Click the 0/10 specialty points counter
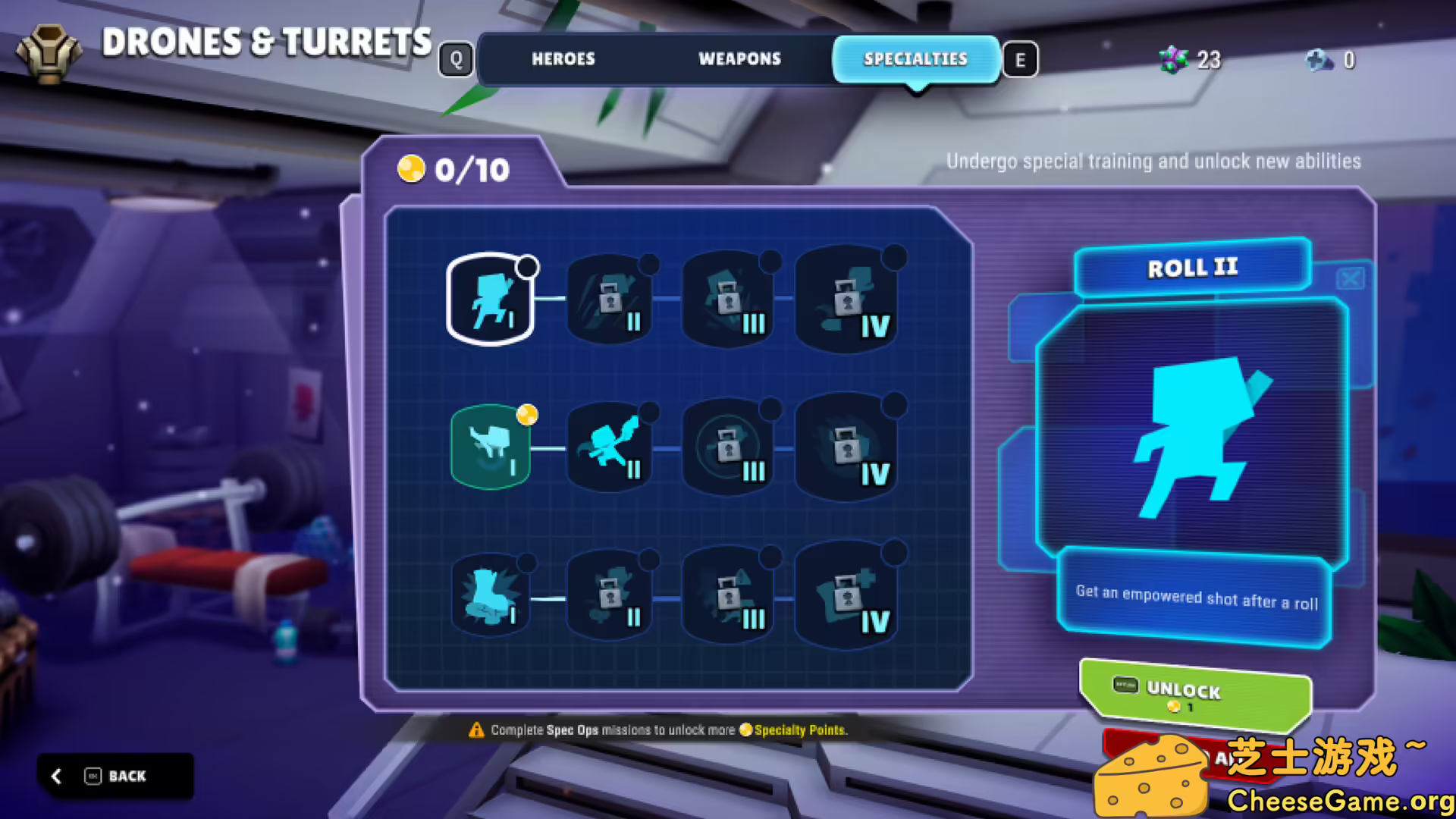Screen dimensions: 1456x819 coord(455,170)
